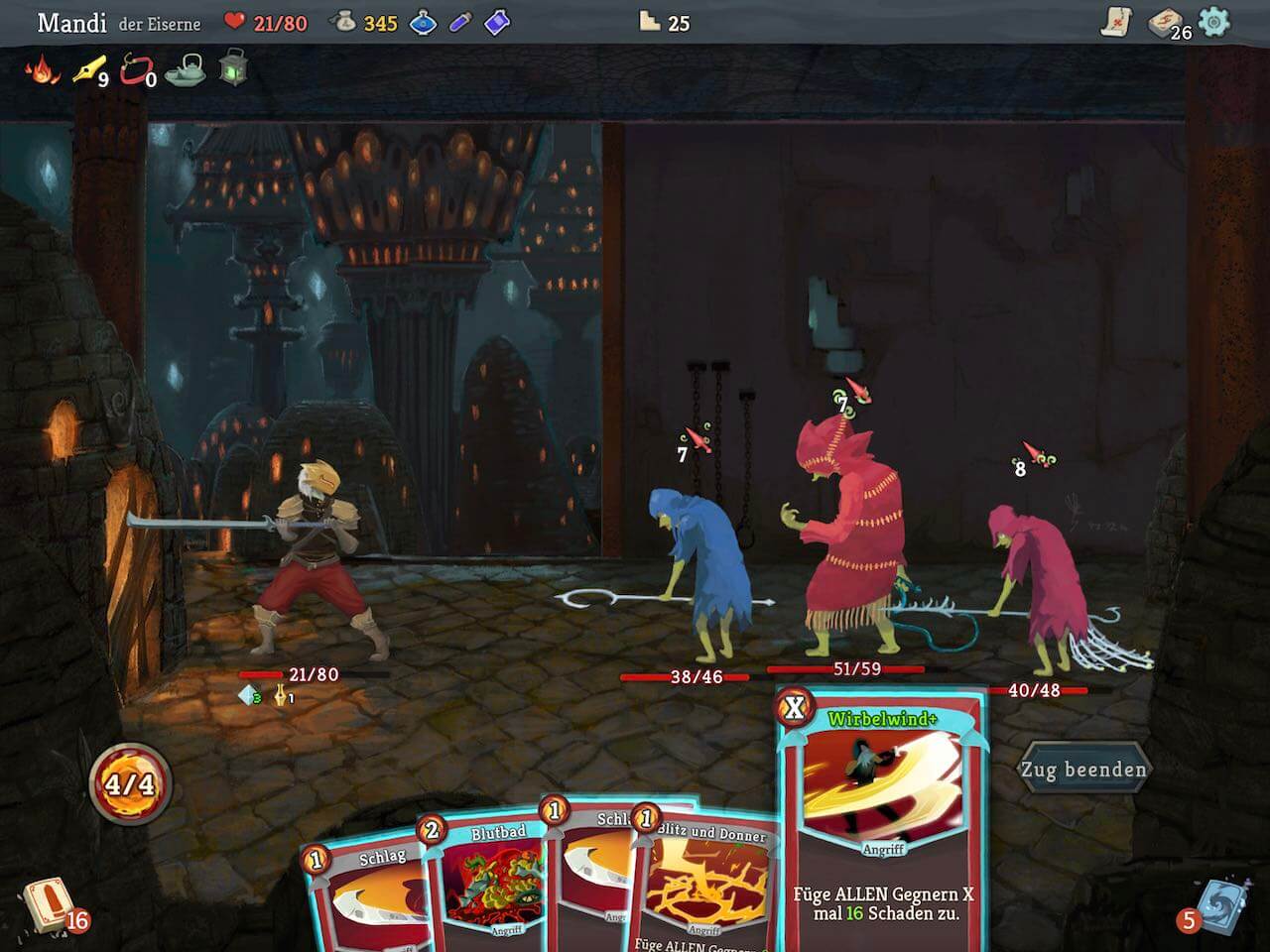
Task: Click the purple square-shaped potion
Action: click(x=497, y=22)
